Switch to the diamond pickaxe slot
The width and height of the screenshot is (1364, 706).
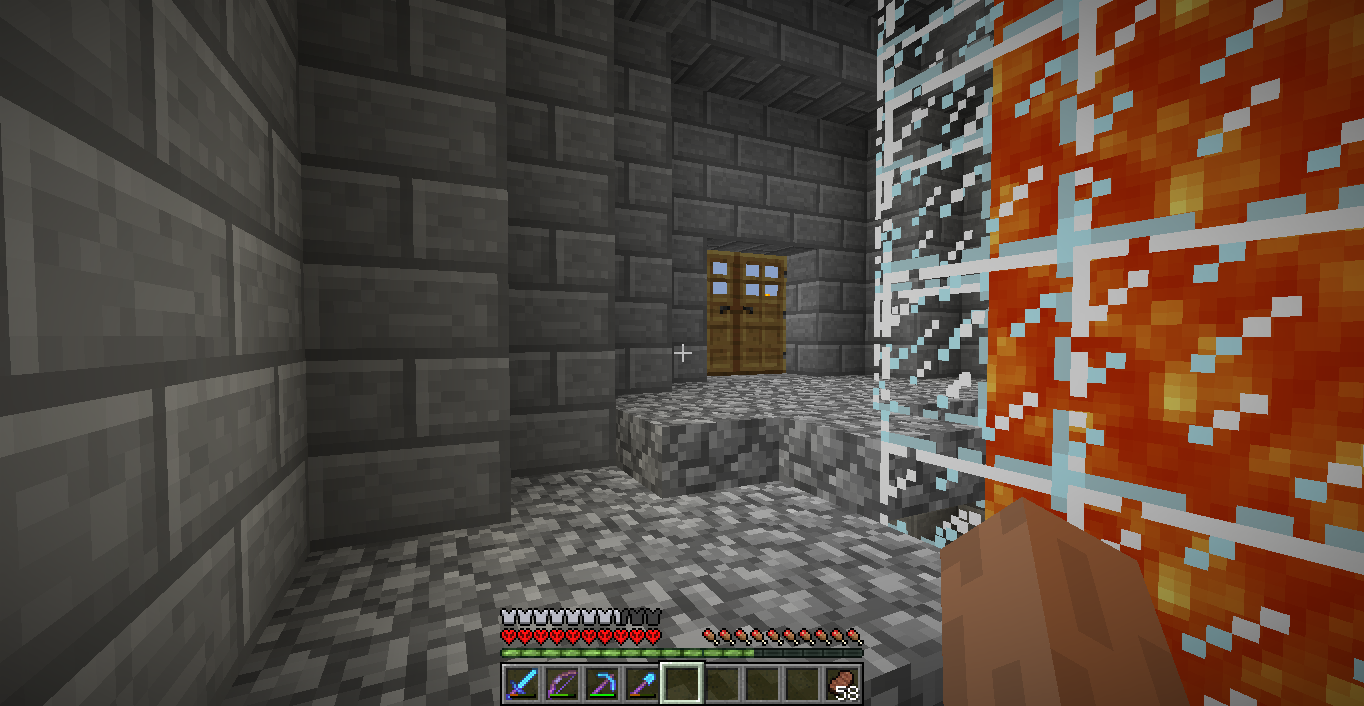point(602,684)
